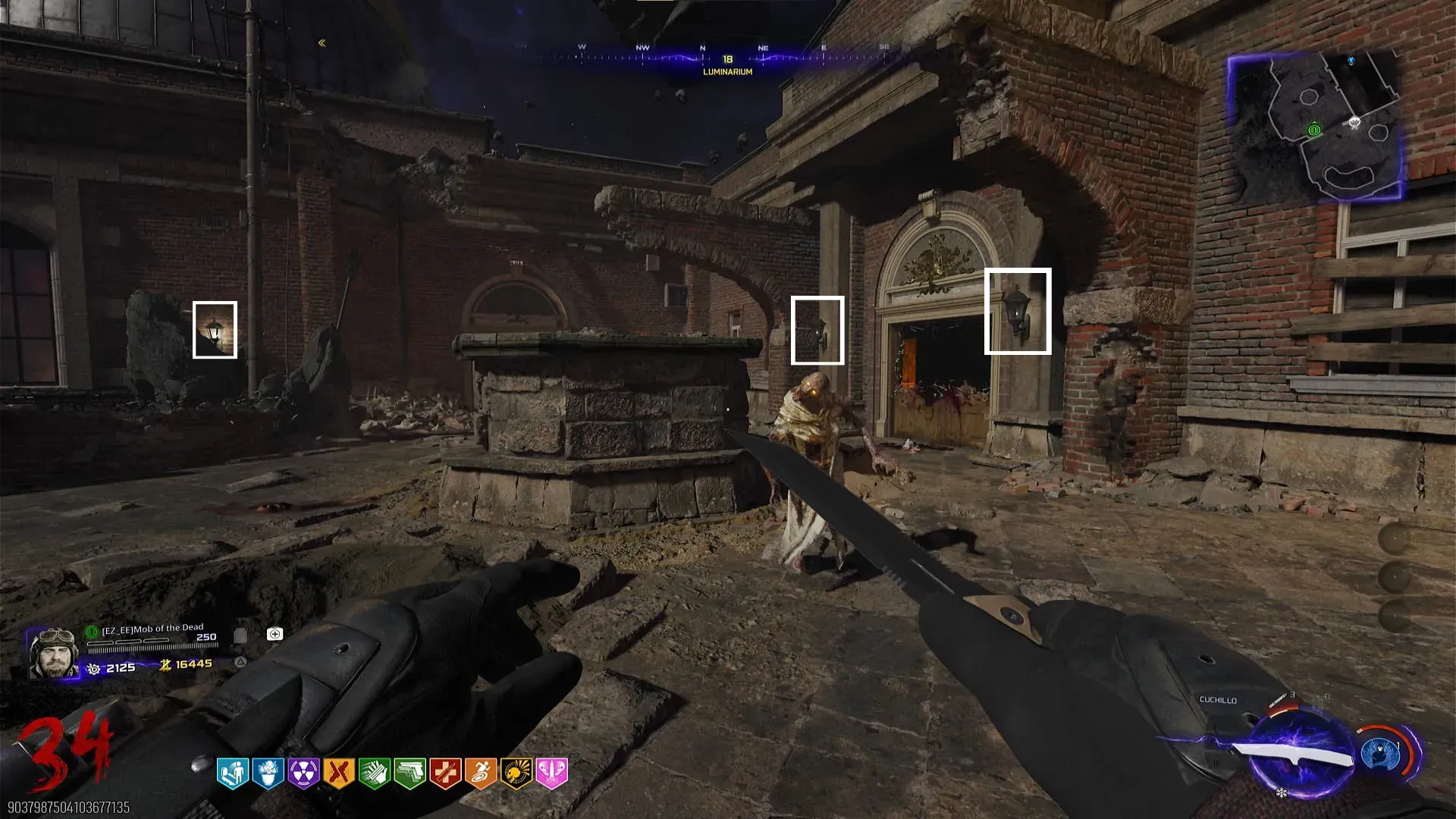Click the minimap in the corner
The width and height of the screenshot is (1456, 819).
pos(1316,125)
